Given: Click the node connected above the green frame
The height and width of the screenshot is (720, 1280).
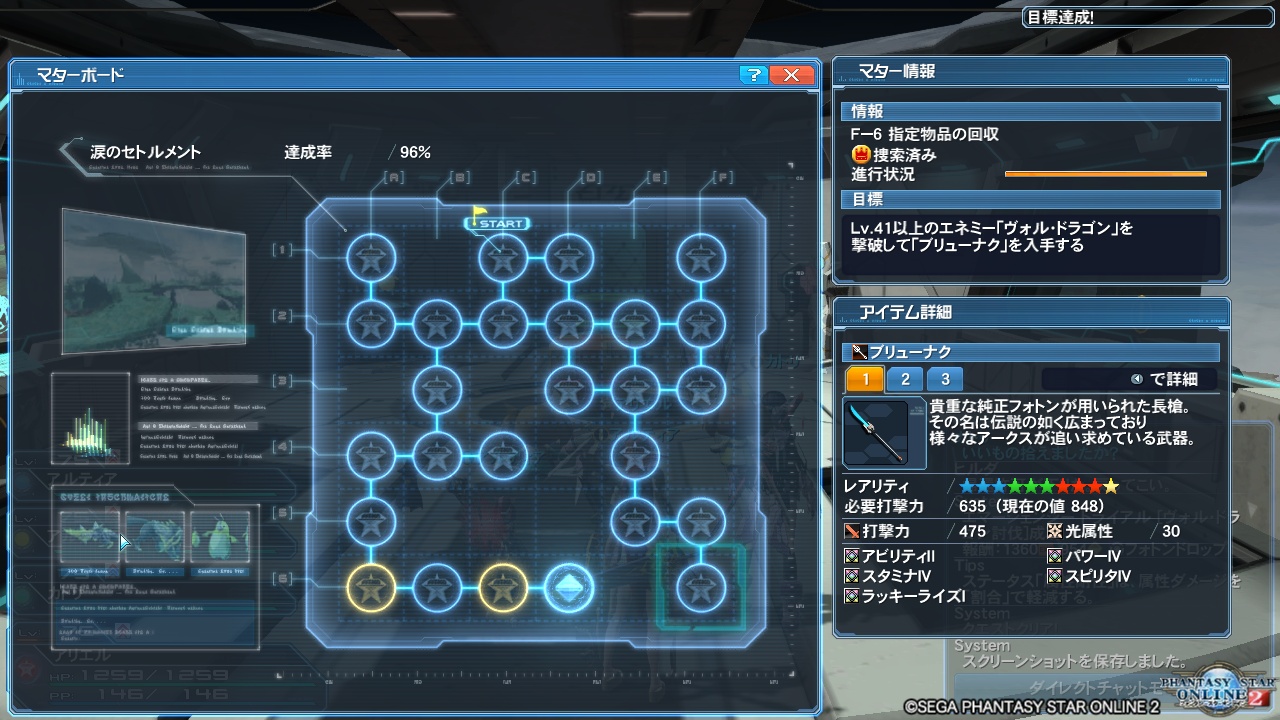Looking at the screenshot, I should point(703,521).
